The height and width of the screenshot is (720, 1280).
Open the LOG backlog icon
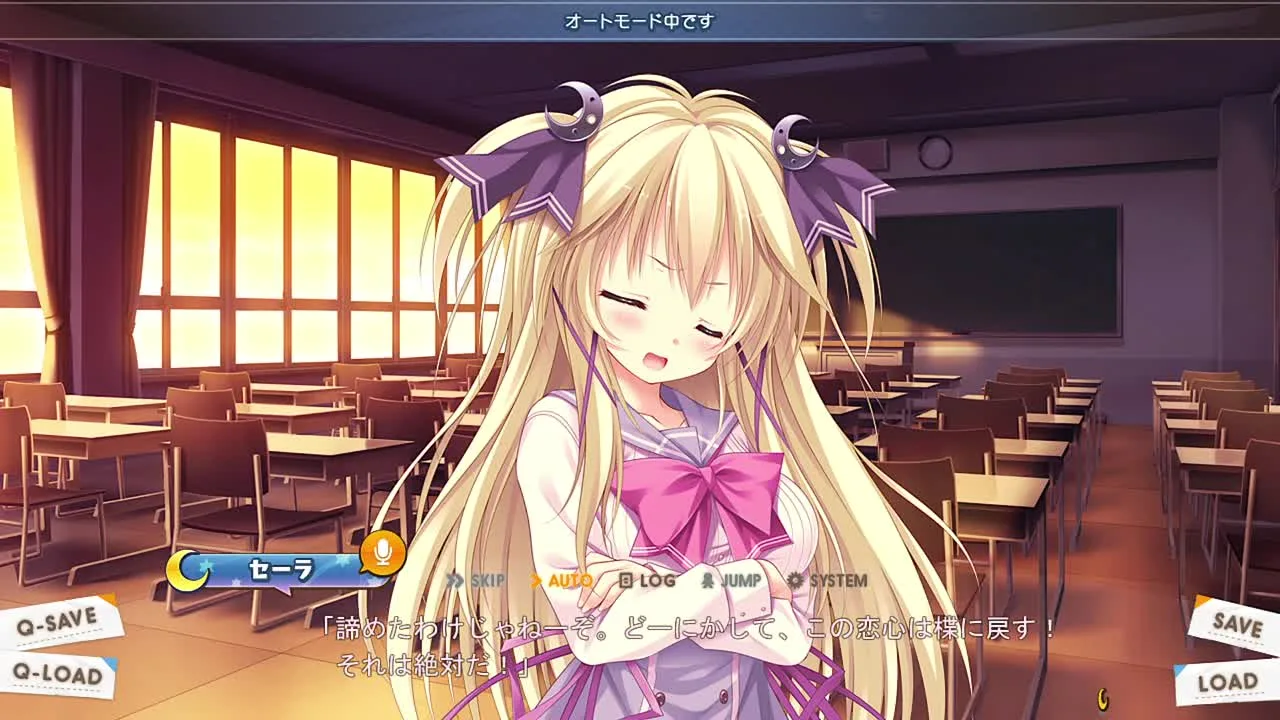pyautogui.click(x=626, y=578)
